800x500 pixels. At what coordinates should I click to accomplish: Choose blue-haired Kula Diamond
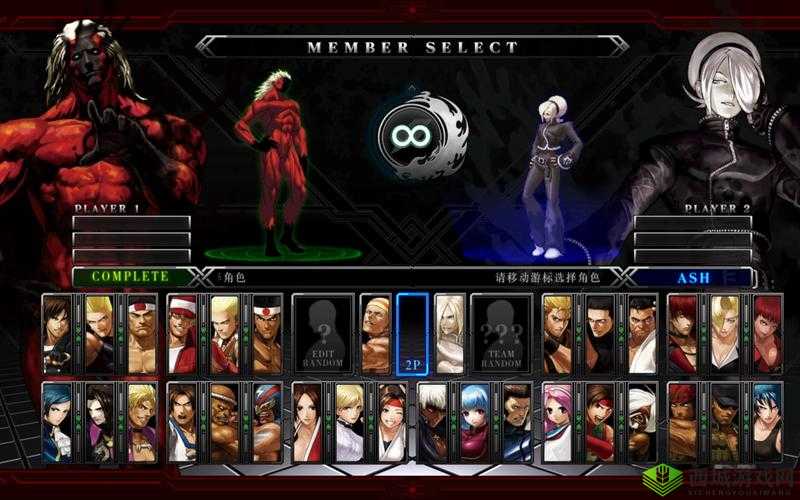[475, 421]
